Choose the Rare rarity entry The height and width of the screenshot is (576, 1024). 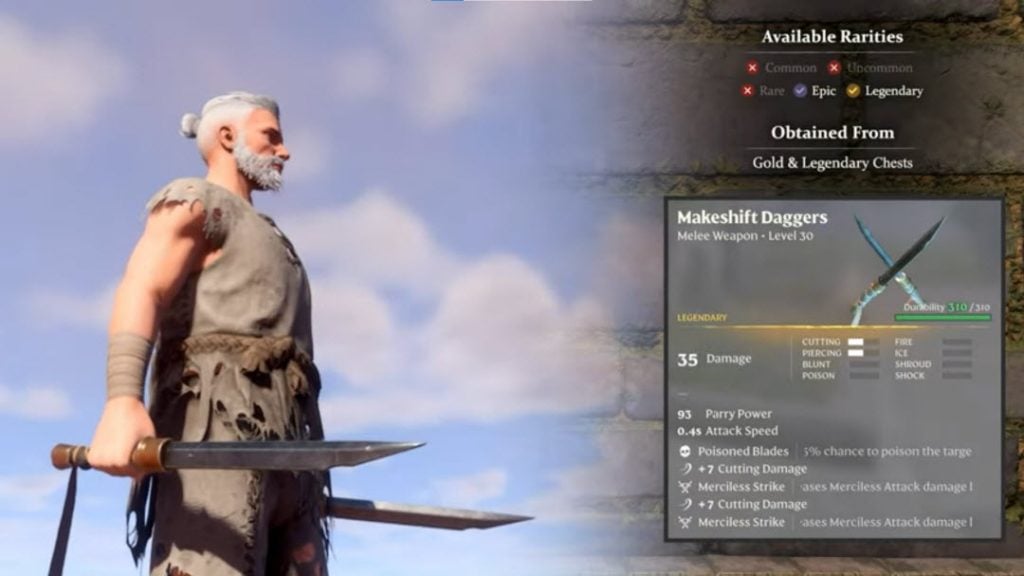point(763,91)
